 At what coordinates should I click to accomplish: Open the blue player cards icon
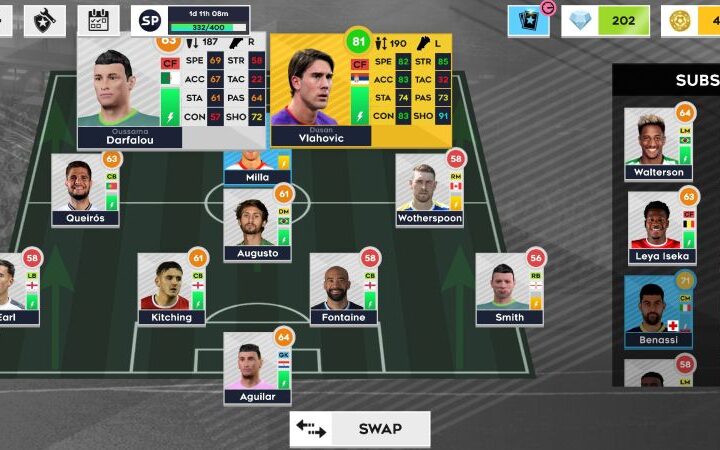click(528, 20)
